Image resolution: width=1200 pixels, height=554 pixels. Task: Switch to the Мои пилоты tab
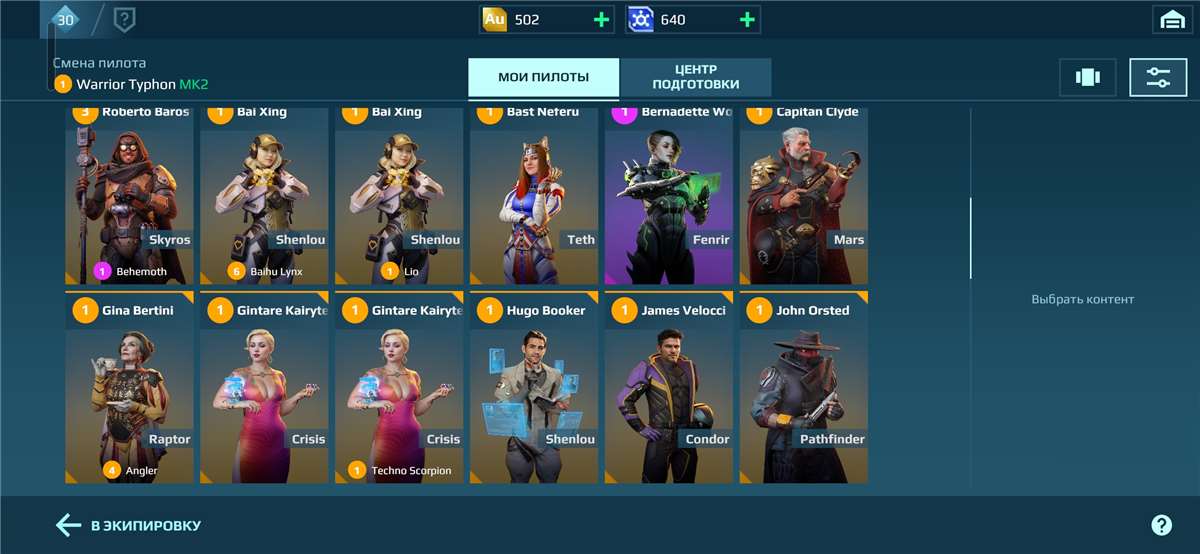point(543,77)
